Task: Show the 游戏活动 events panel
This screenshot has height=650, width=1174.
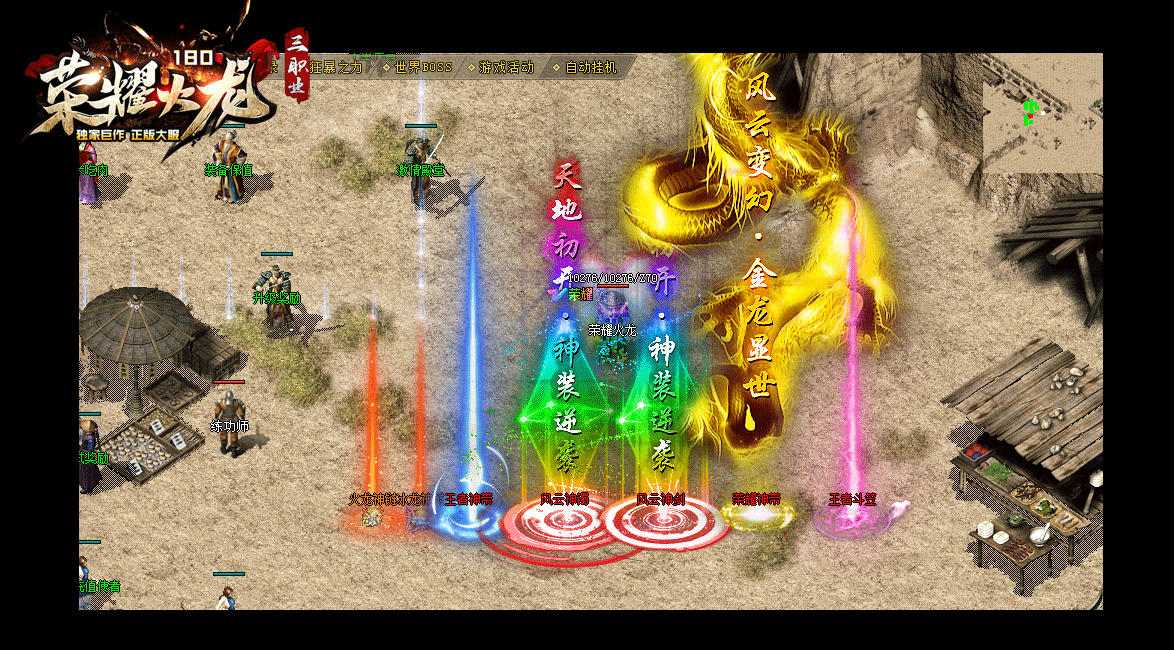Action: pos(506,67)
